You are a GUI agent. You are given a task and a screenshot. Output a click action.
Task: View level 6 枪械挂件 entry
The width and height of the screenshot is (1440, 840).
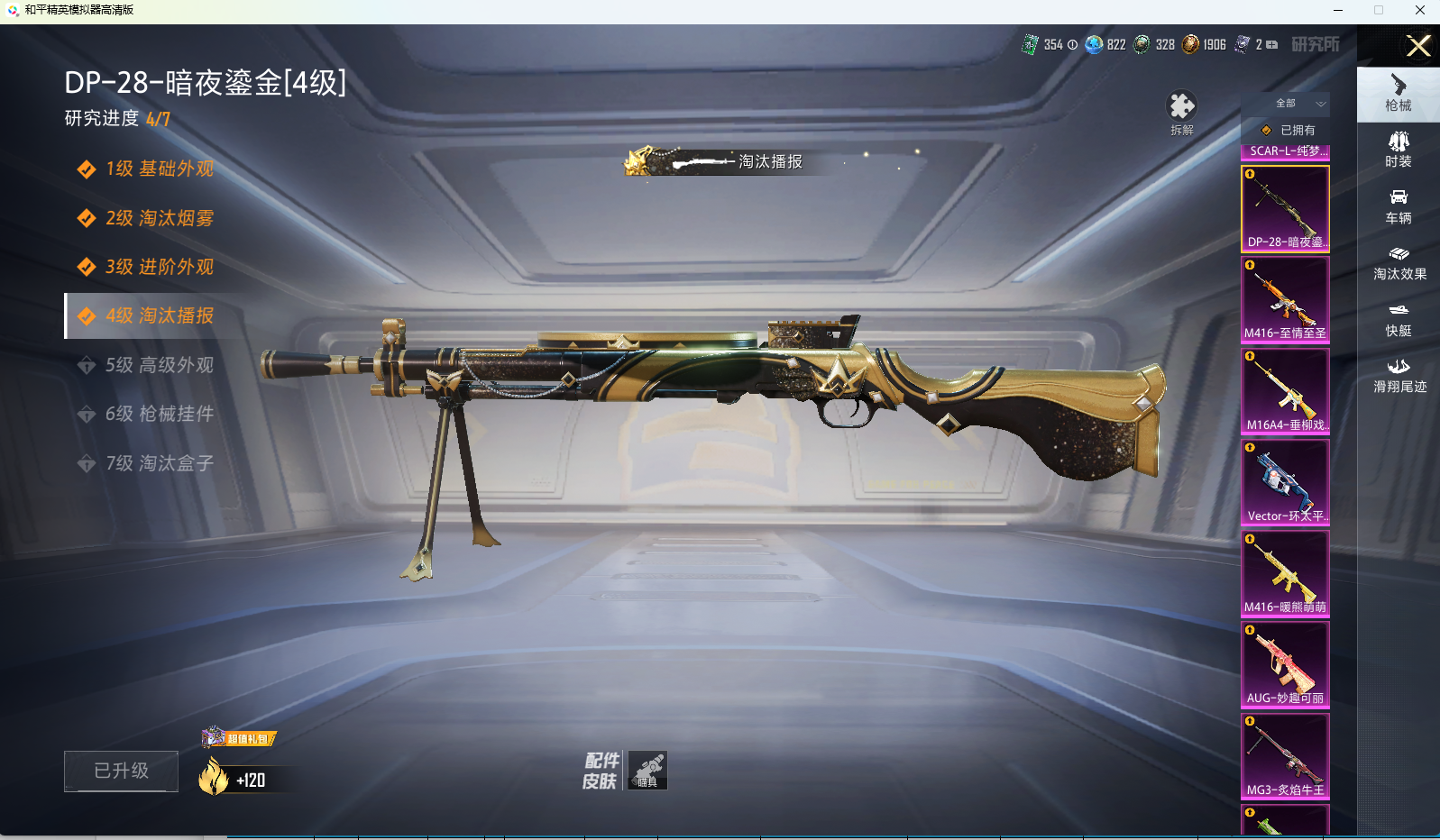pos(159,414)
